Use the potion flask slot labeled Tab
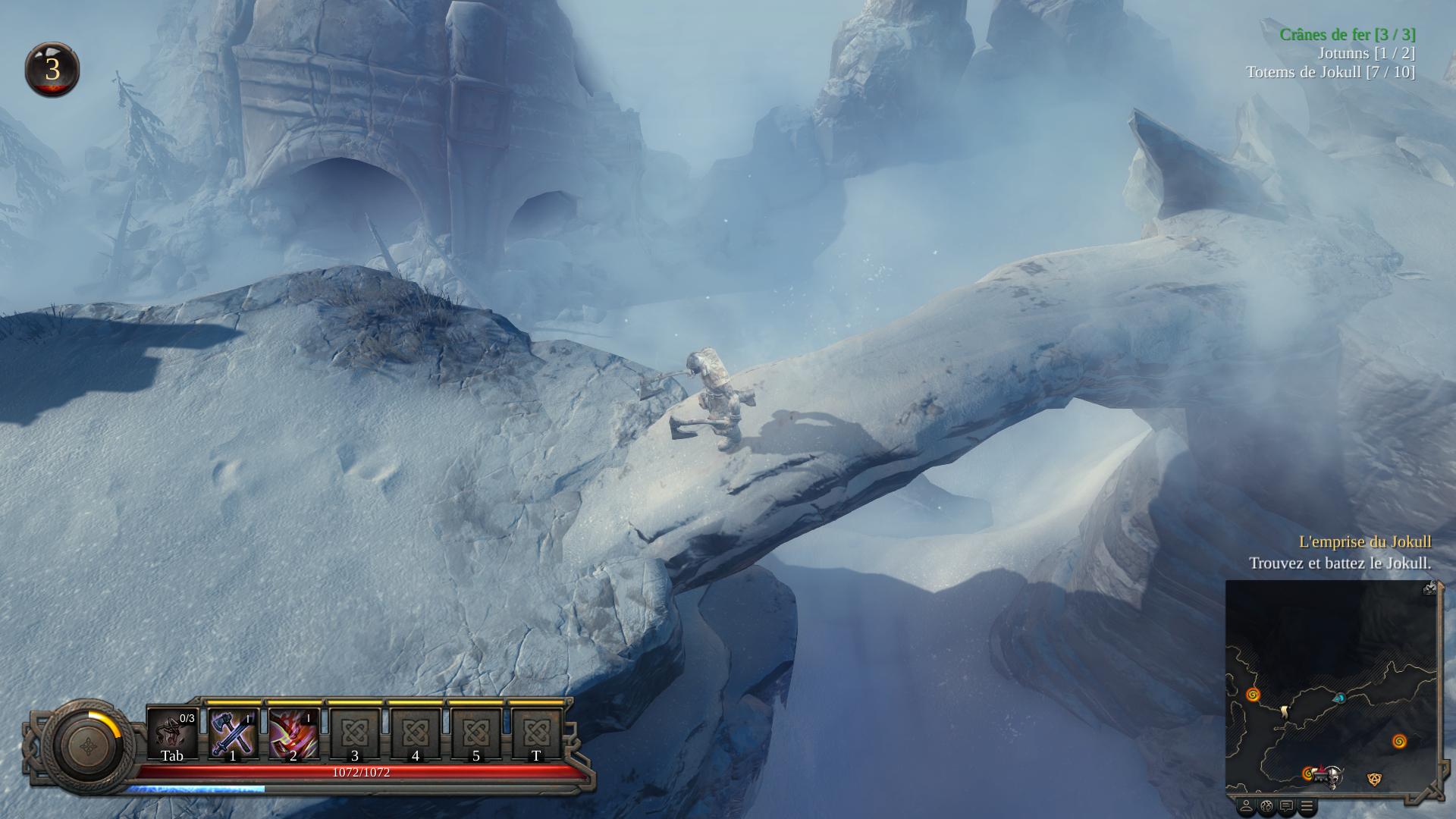Viewport: 1456px width, 819px height. click(172, 734)
